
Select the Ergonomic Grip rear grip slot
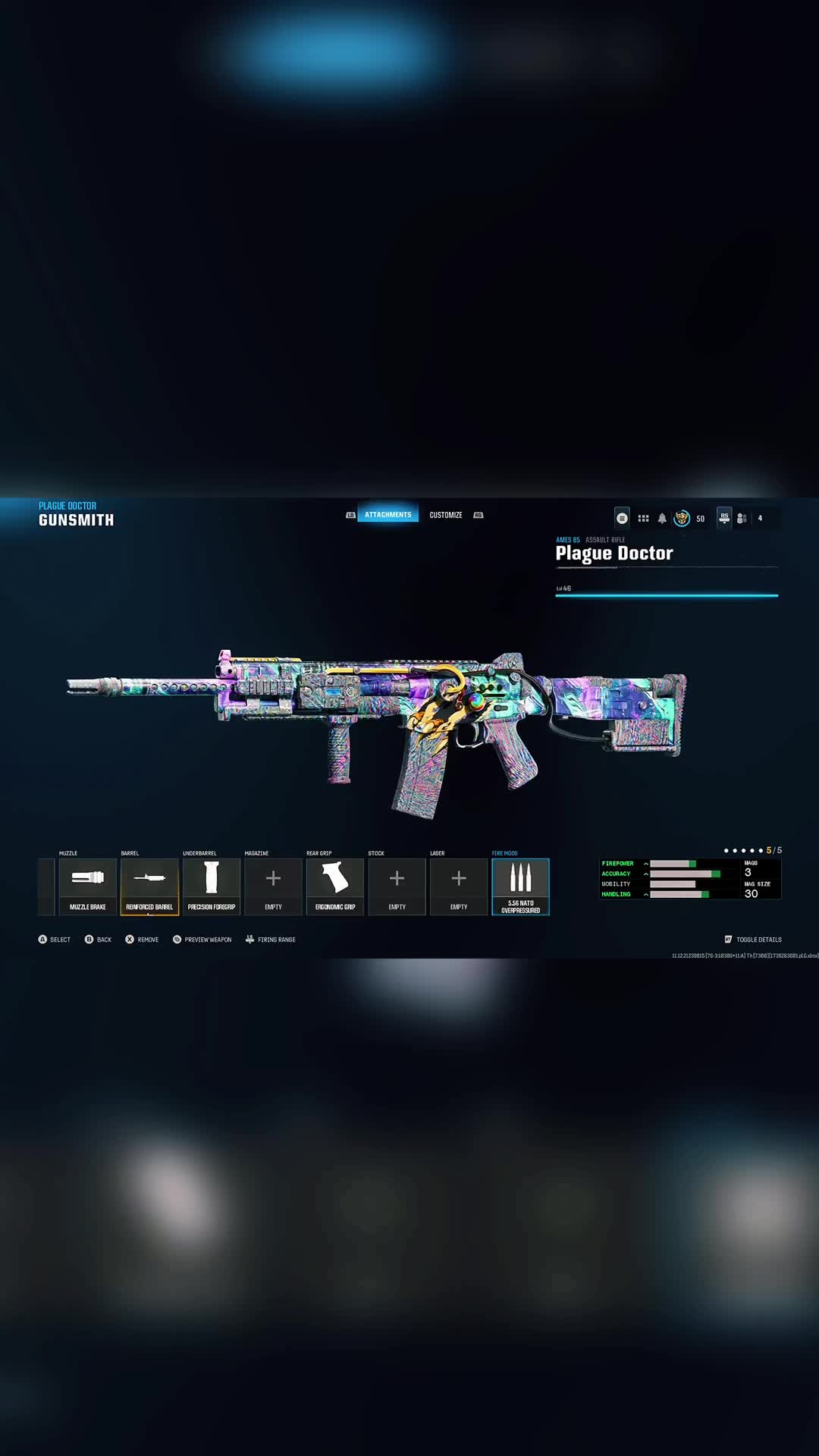[335, 886]
